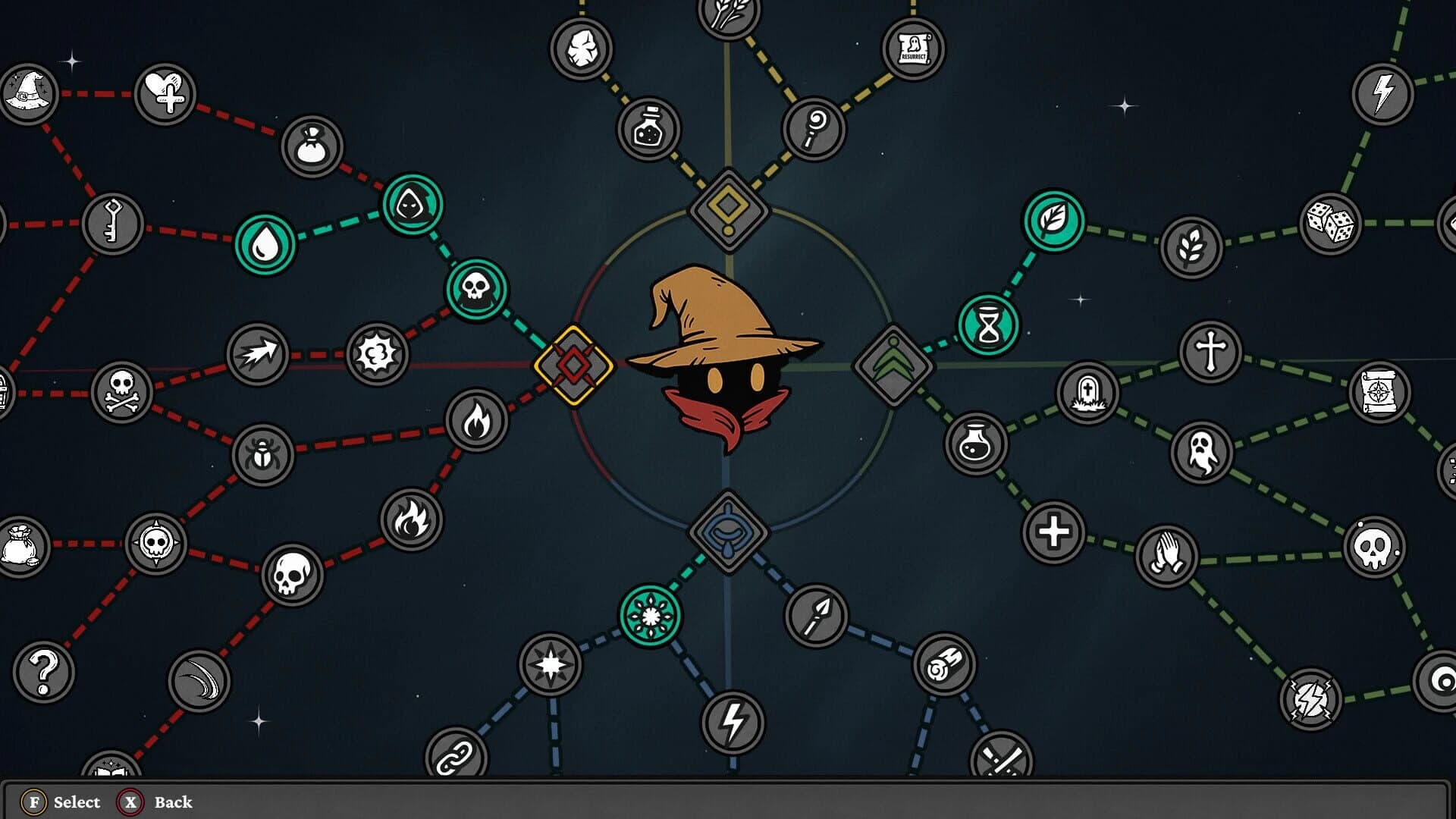Pick the key skill node
This screenshot has height=819, width=1456.
(x=113, y=224)
